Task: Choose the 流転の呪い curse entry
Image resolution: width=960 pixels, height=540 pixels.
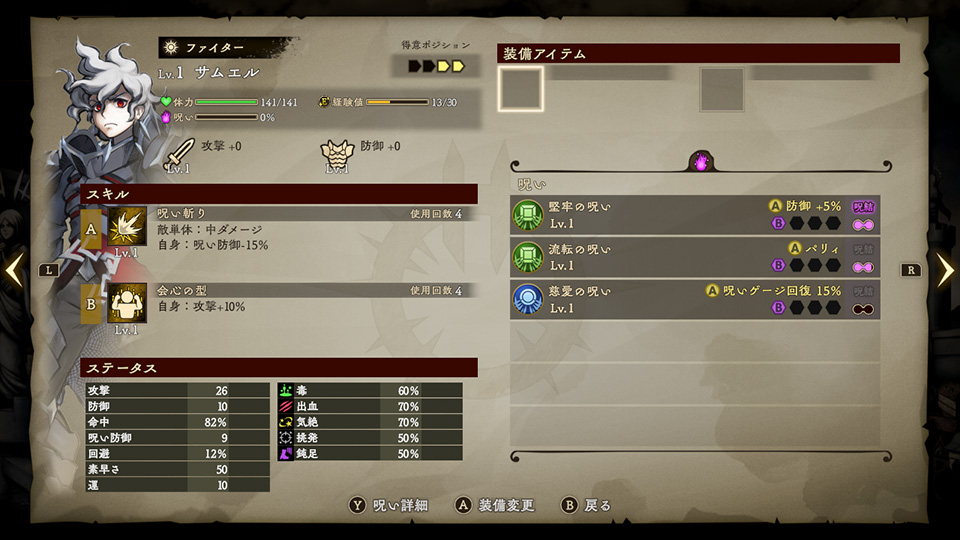Action: pos(695,256)
